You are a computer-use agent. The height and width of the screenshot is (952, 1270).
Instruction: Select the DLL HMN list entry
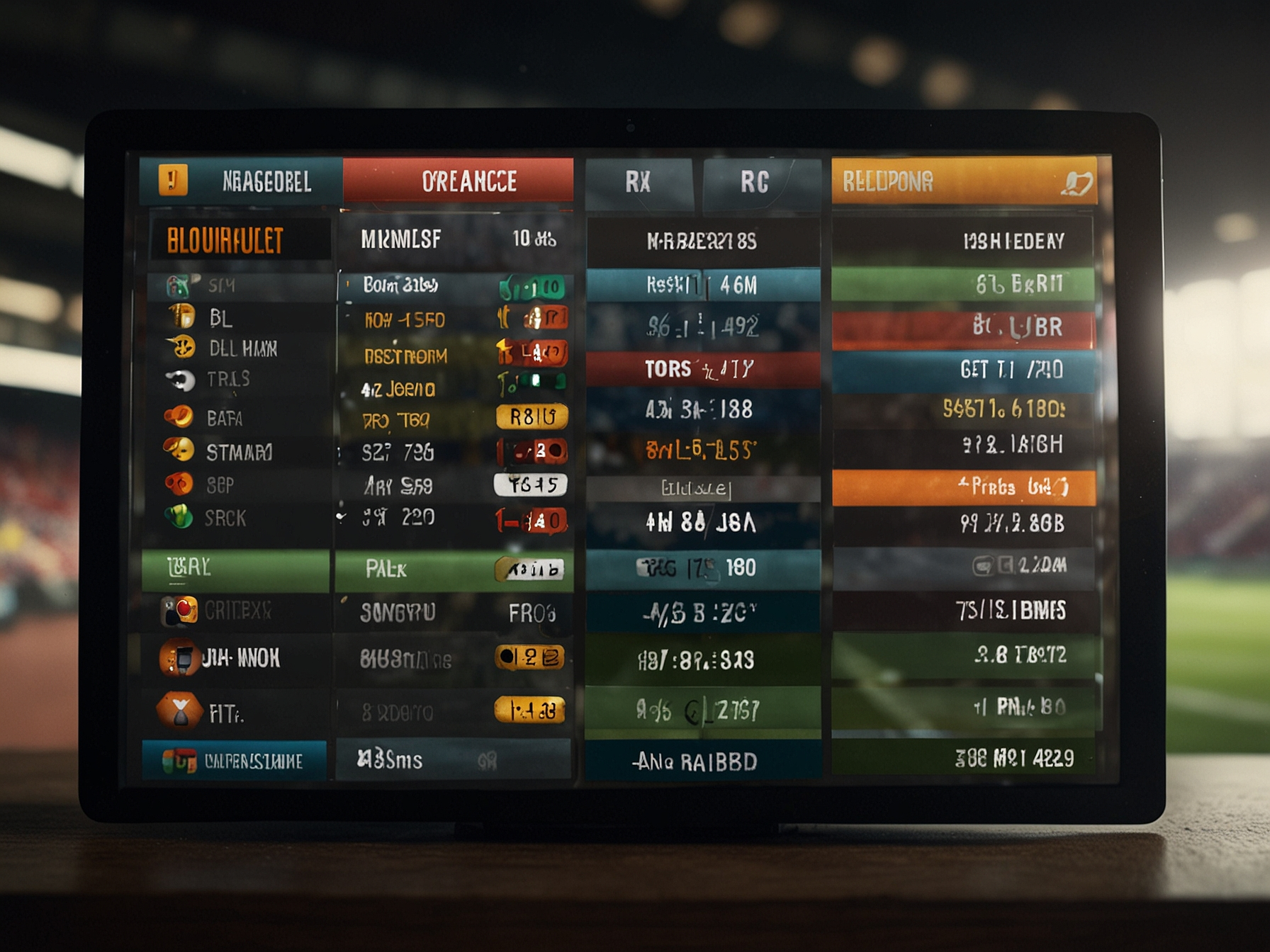pyautogui.click(x=241, y=348)
